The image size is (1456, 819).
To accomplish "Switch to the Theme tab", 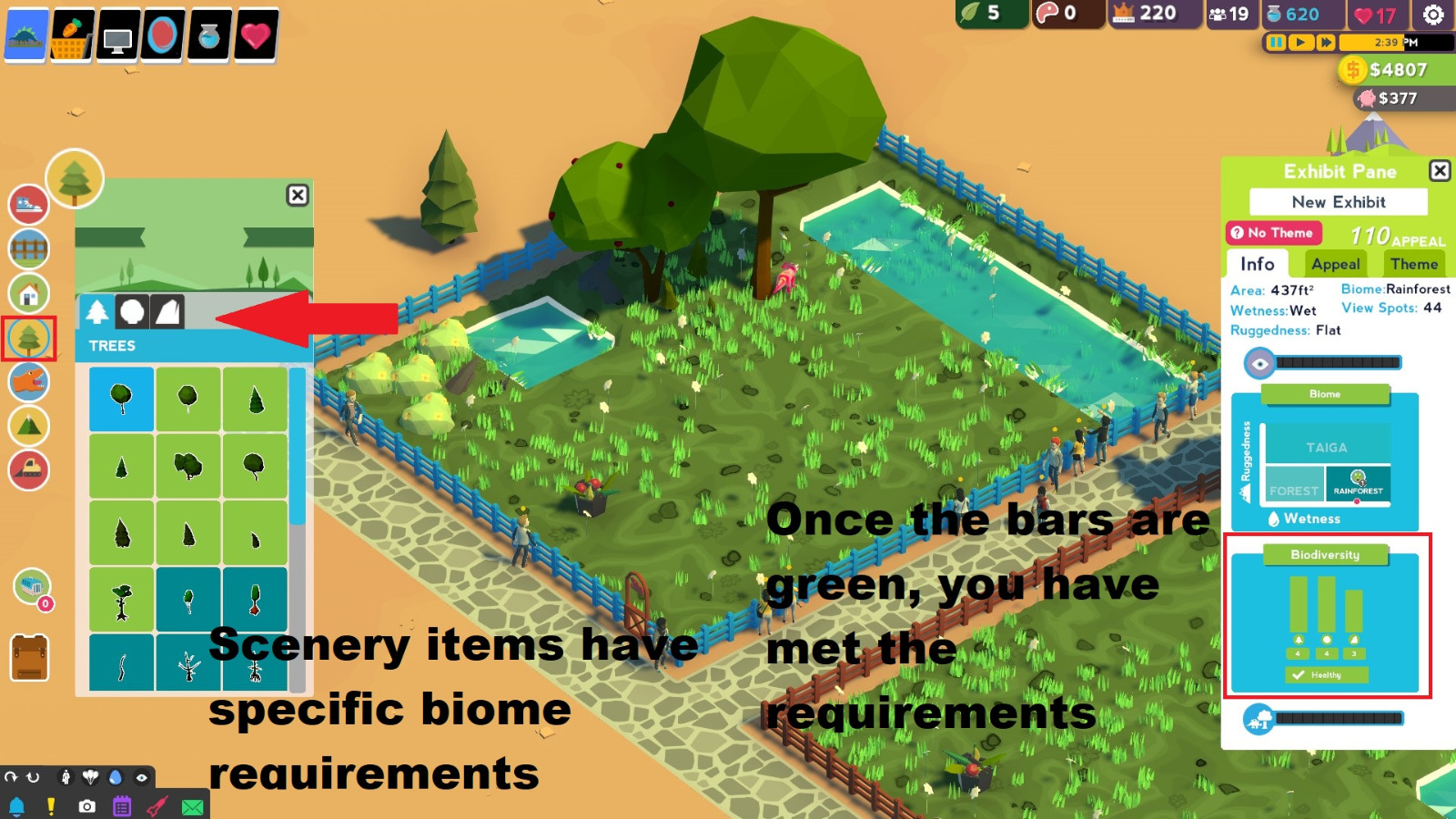I will [x=1413, y=265].
